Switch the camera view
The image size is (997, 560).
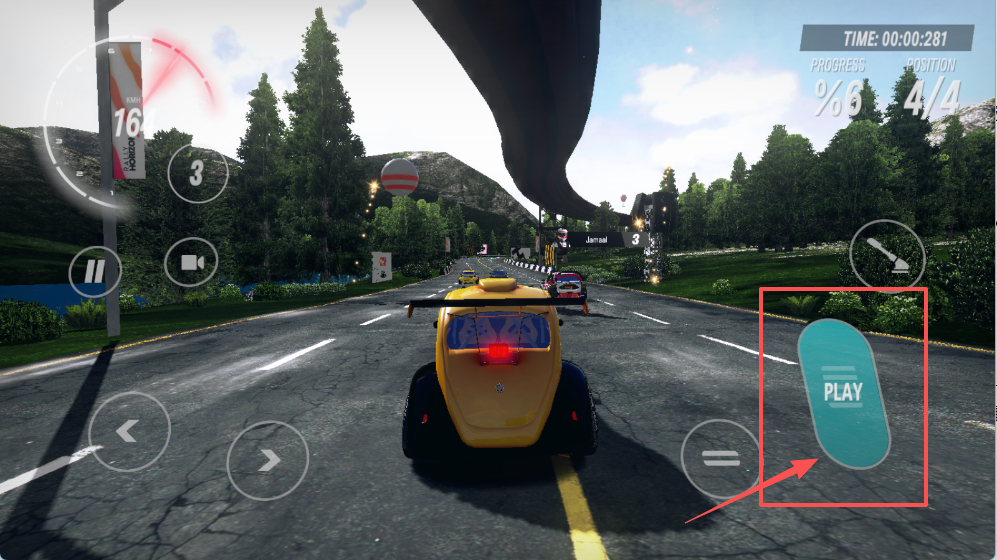click(x=192, y=263)
